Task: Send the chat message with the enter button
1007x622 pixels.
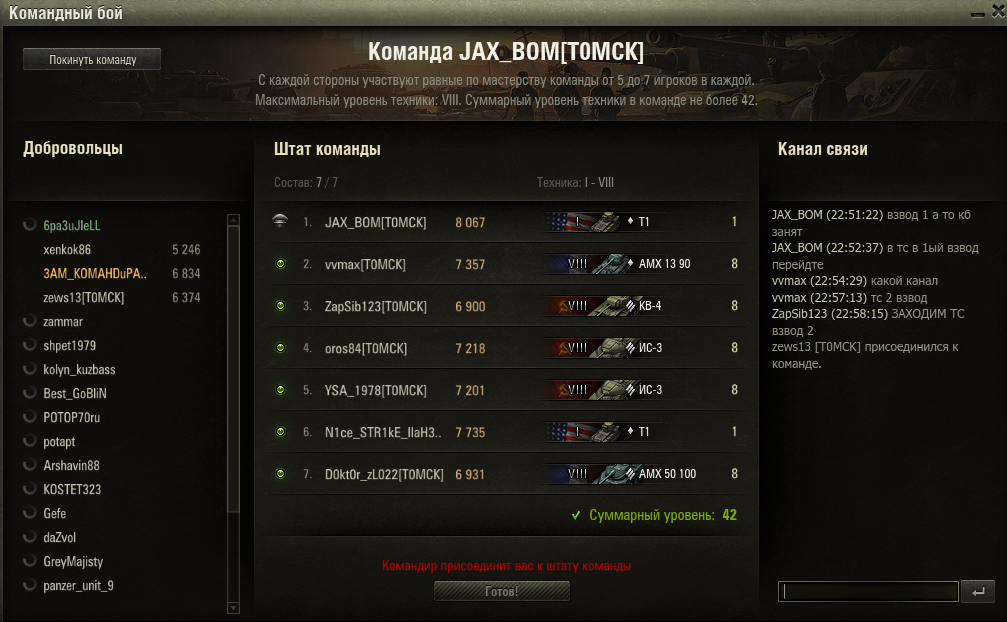Action: pyautogui.click(x=977, y=591)
